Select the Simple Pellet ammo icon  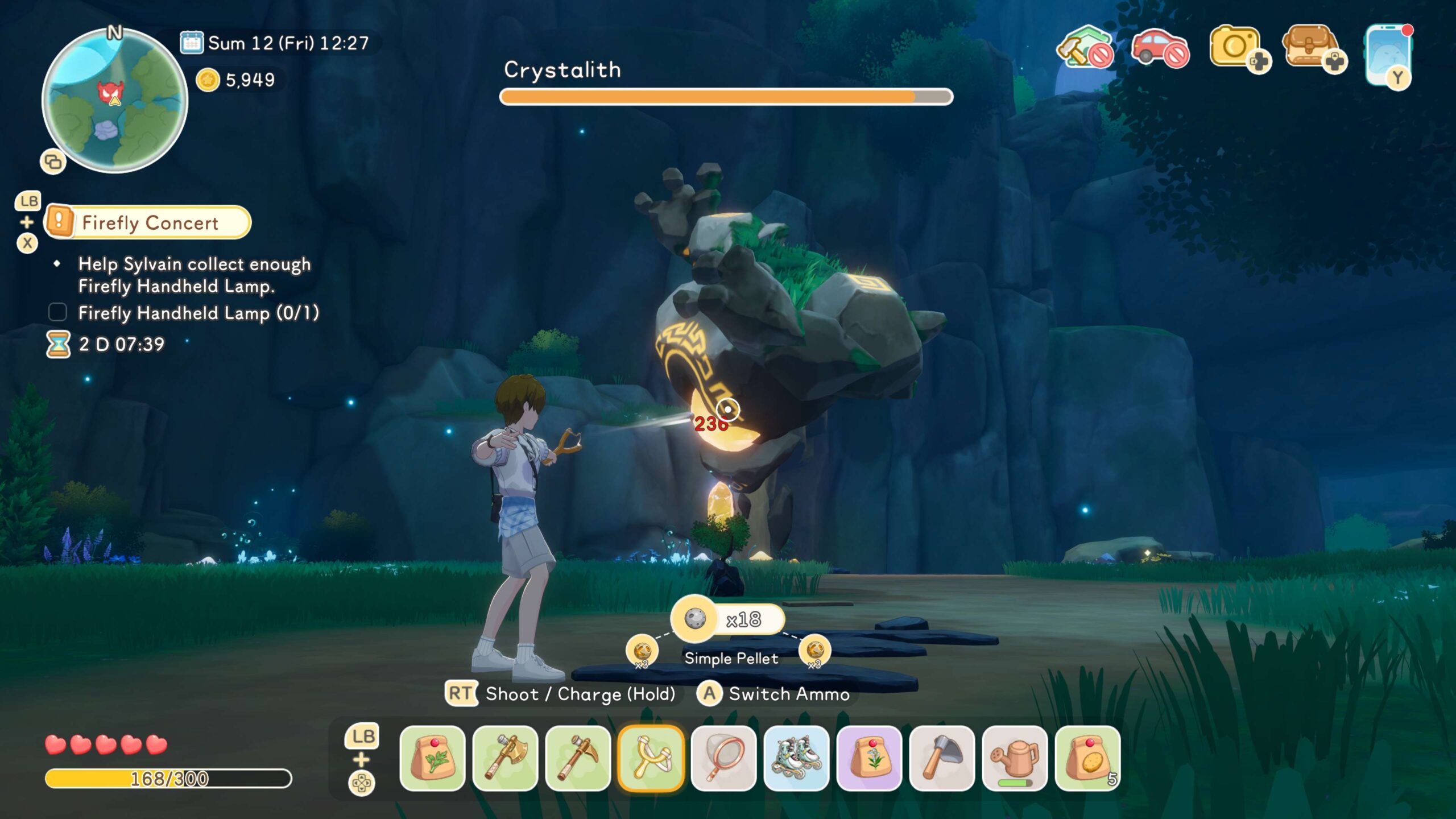(x=694, y=618)
